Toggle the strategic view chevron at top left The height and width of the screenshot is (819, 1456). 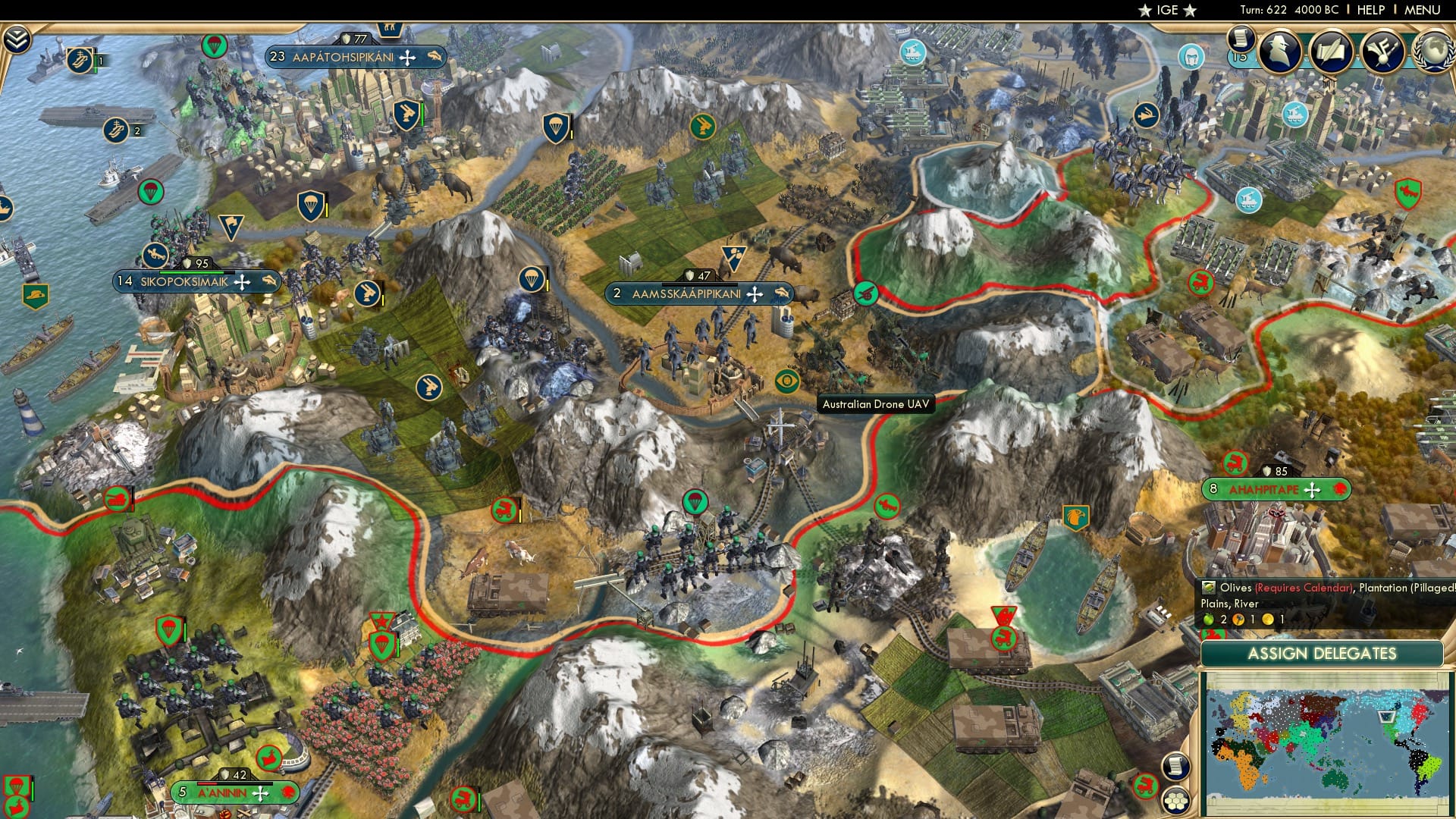(x=17, y=37)
